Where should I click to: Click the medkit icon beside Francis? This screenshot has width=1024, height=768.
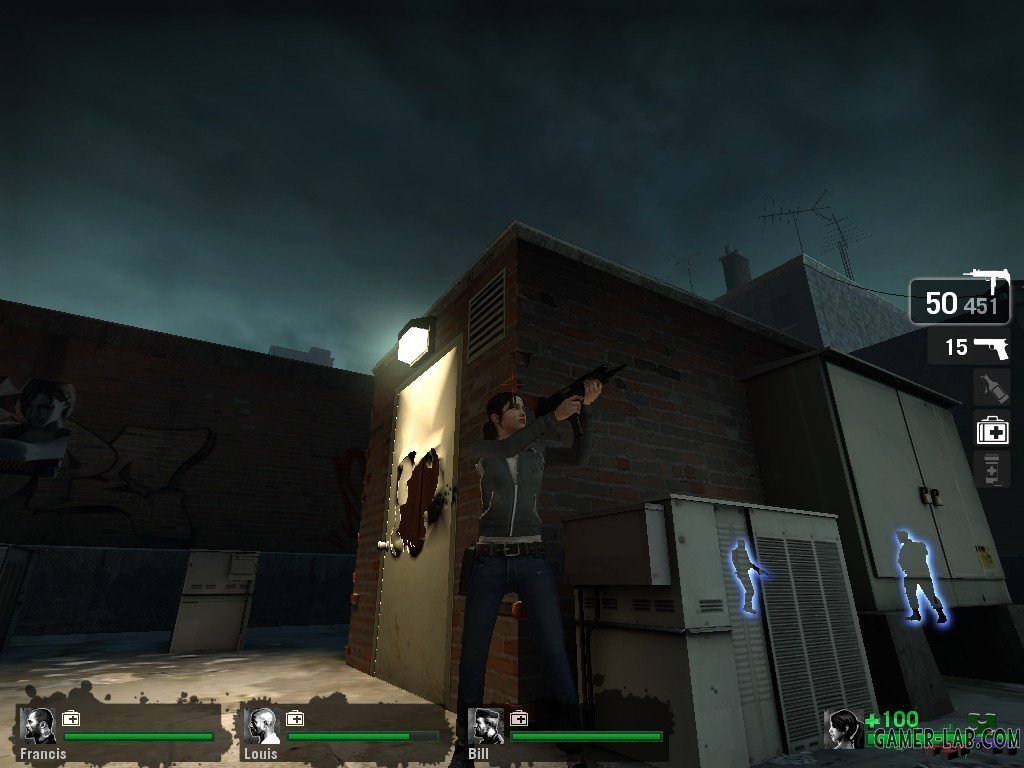click(x=71, y=718)
